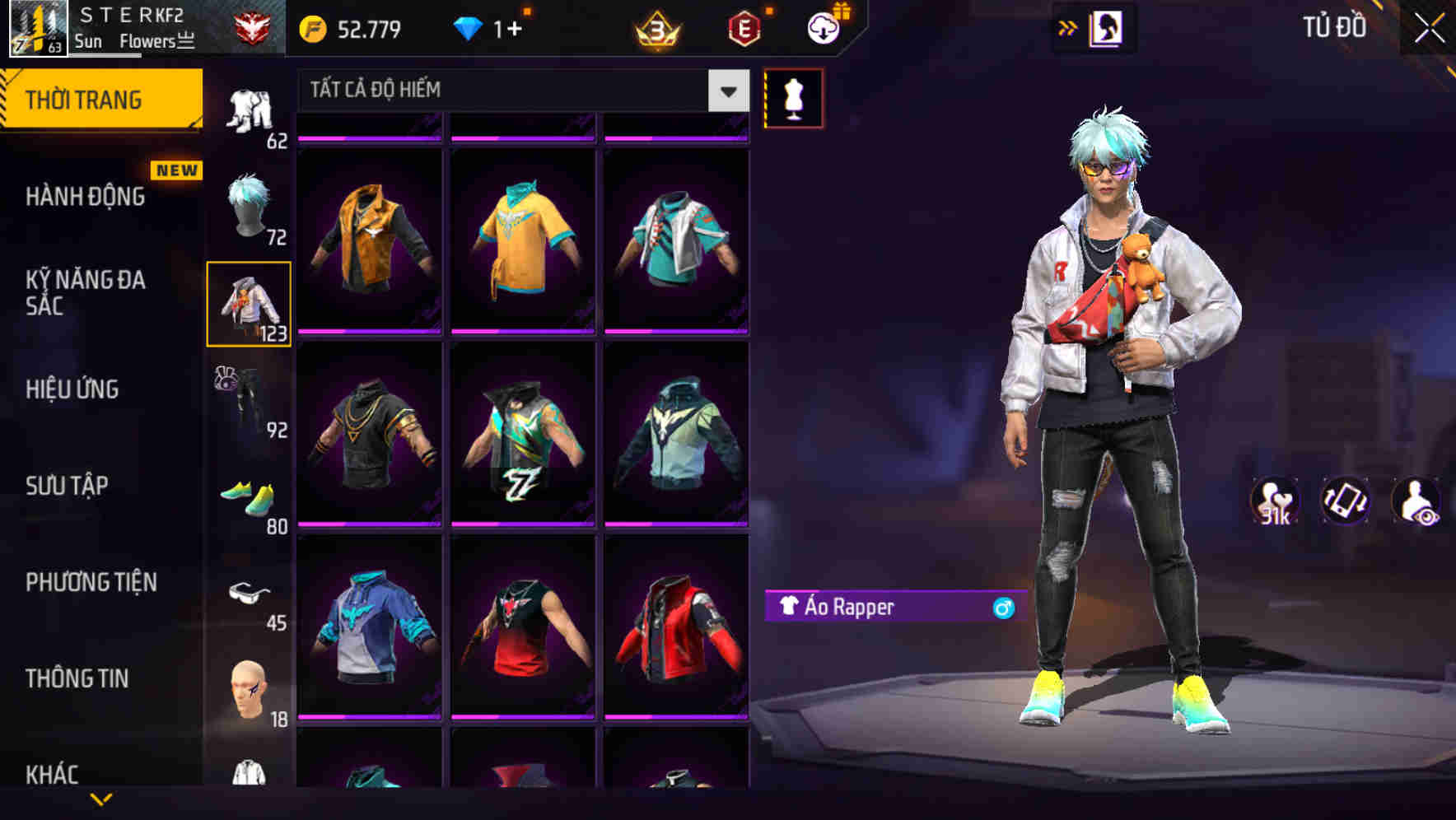Tap the male gender symbol on Áo Rapper label
Viewport: 1456px width, 820px height.
point(1003,608)
